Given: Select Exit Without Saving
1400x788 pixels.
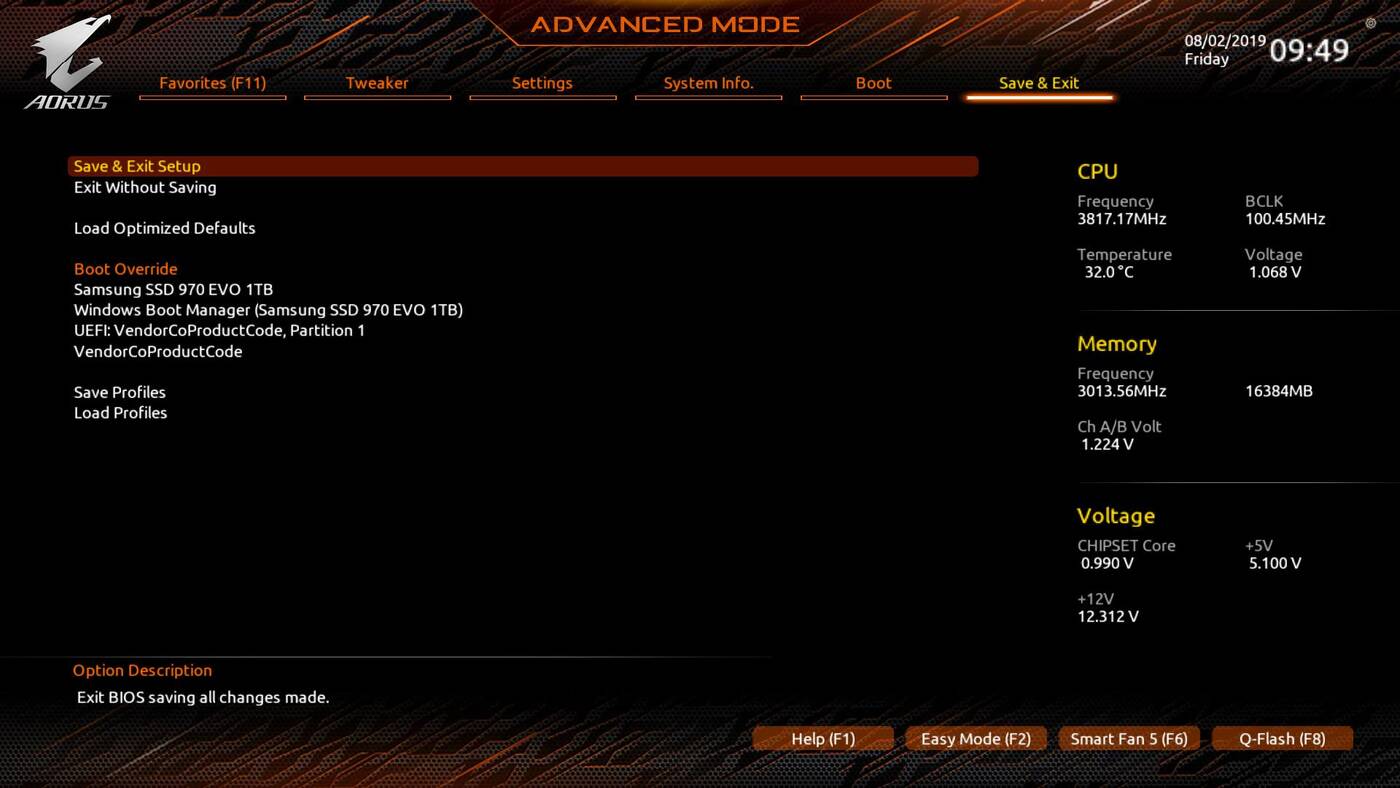Looking at the screenshot, I should [145, 187].
